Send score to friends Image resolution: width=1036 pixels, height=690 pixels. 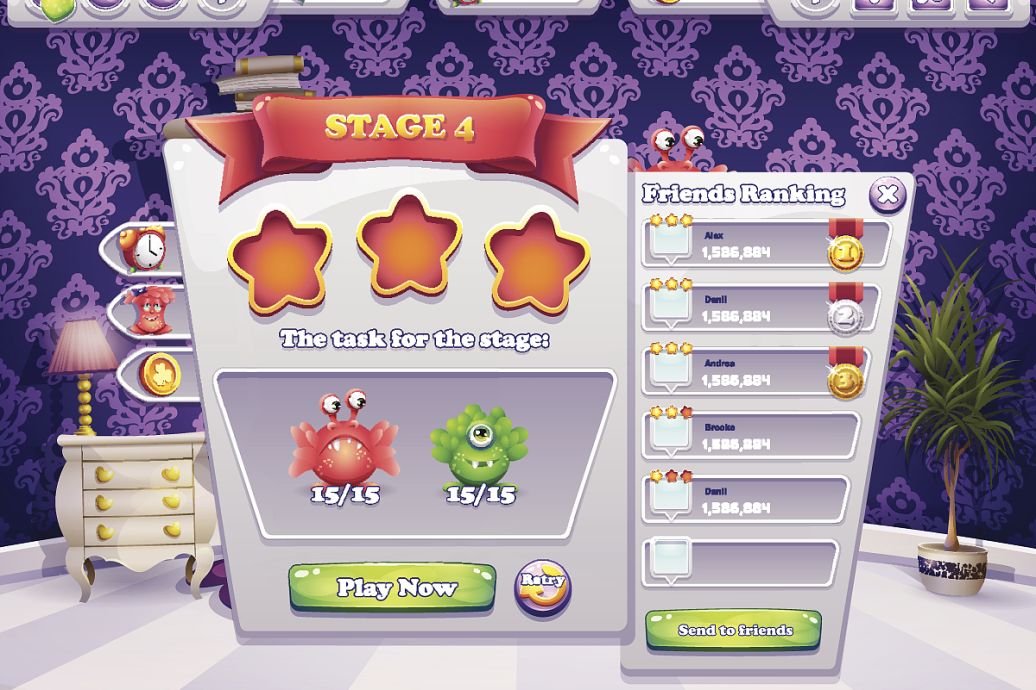(734, 631)
